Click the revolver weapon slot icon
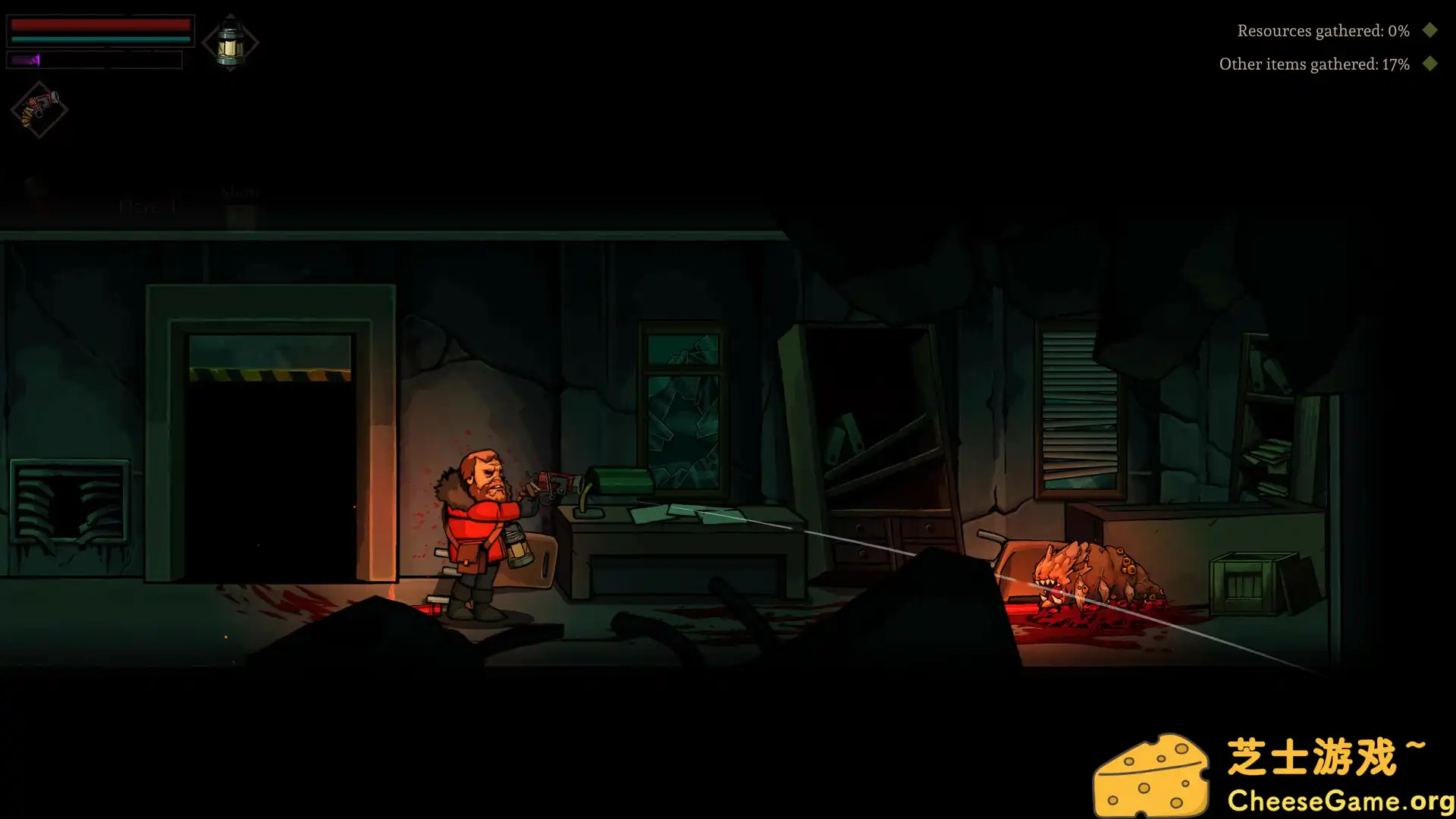Viewport: 1456px width, 819px height. 38,110
